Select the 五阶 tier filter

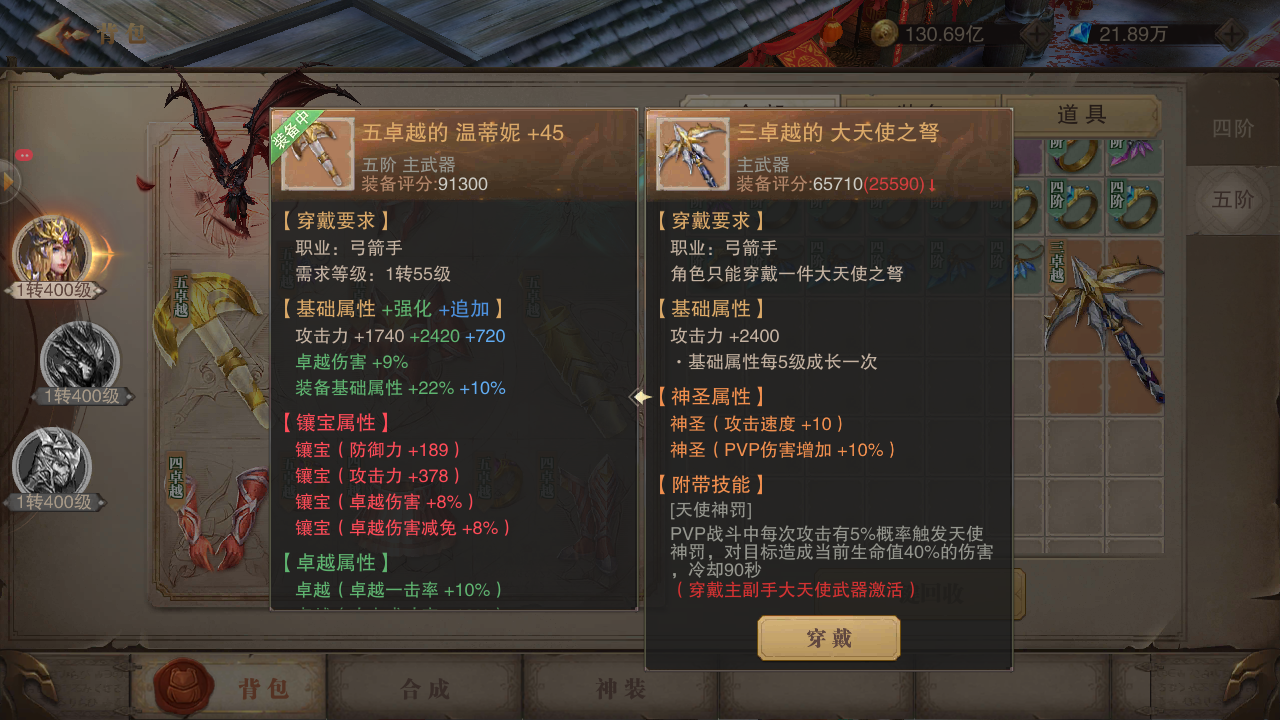[1232, 200]
